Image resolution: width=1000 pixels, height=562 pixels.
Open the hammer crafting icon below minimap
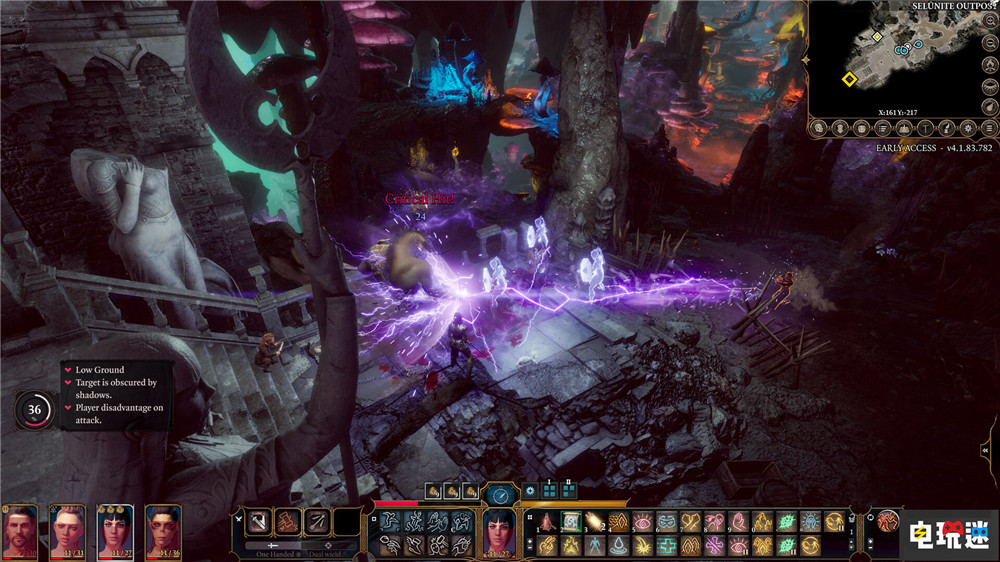click(927, 128)
